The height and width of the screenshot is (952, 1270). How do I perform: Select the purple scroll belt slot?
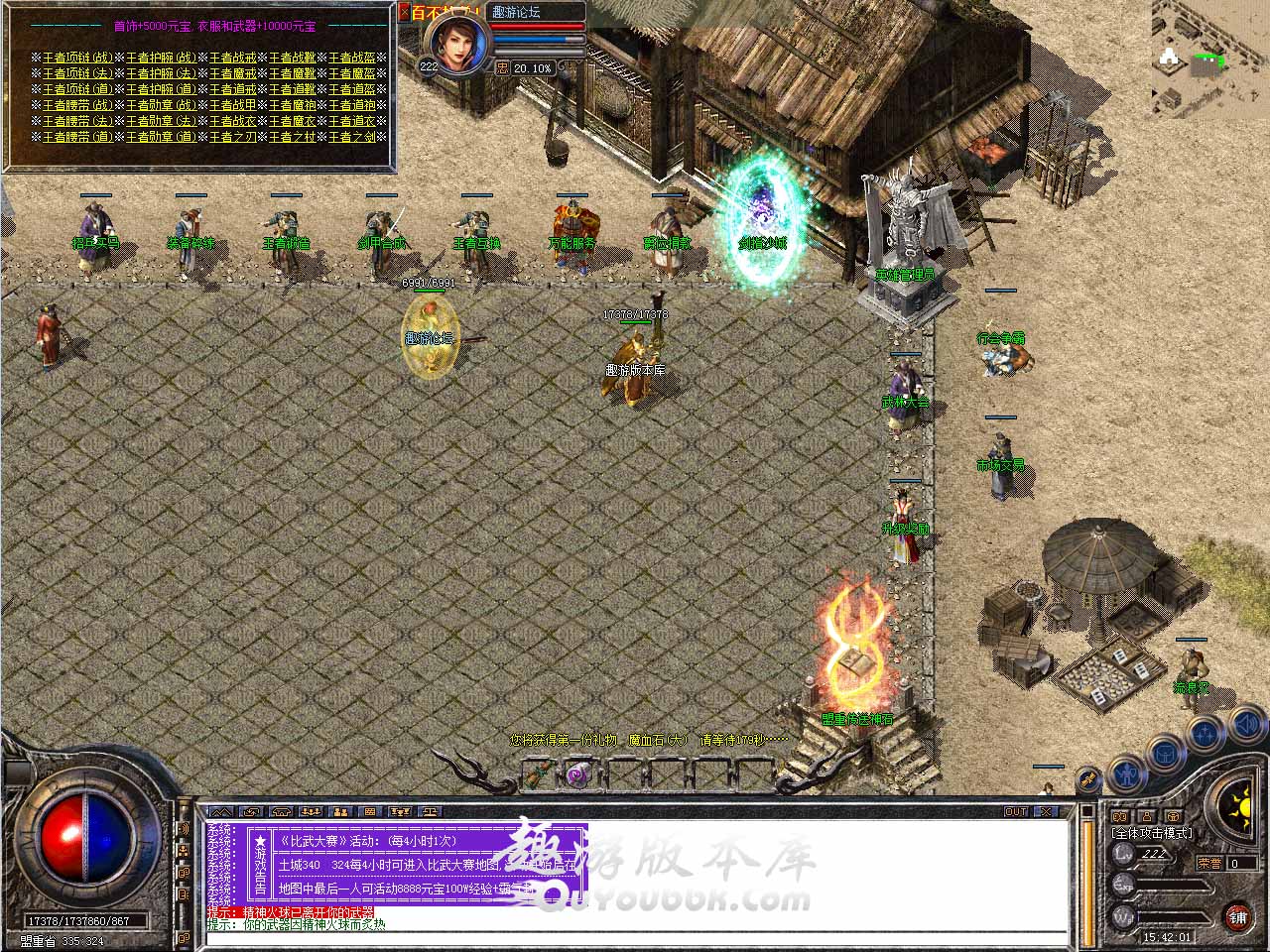point(577,773)
